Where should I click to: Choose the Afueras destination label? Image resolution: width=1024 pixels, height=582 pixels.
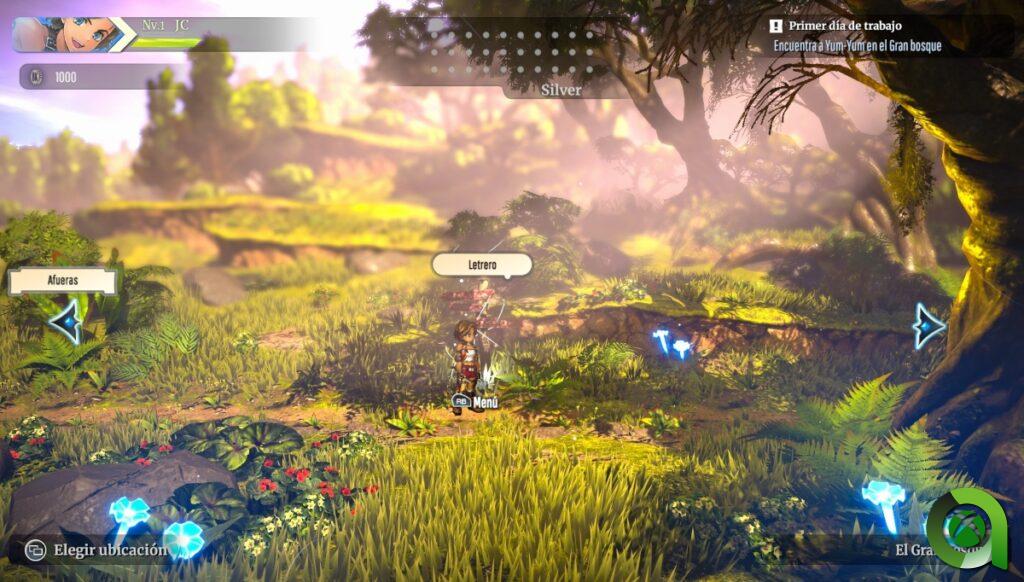pos(62,281)
